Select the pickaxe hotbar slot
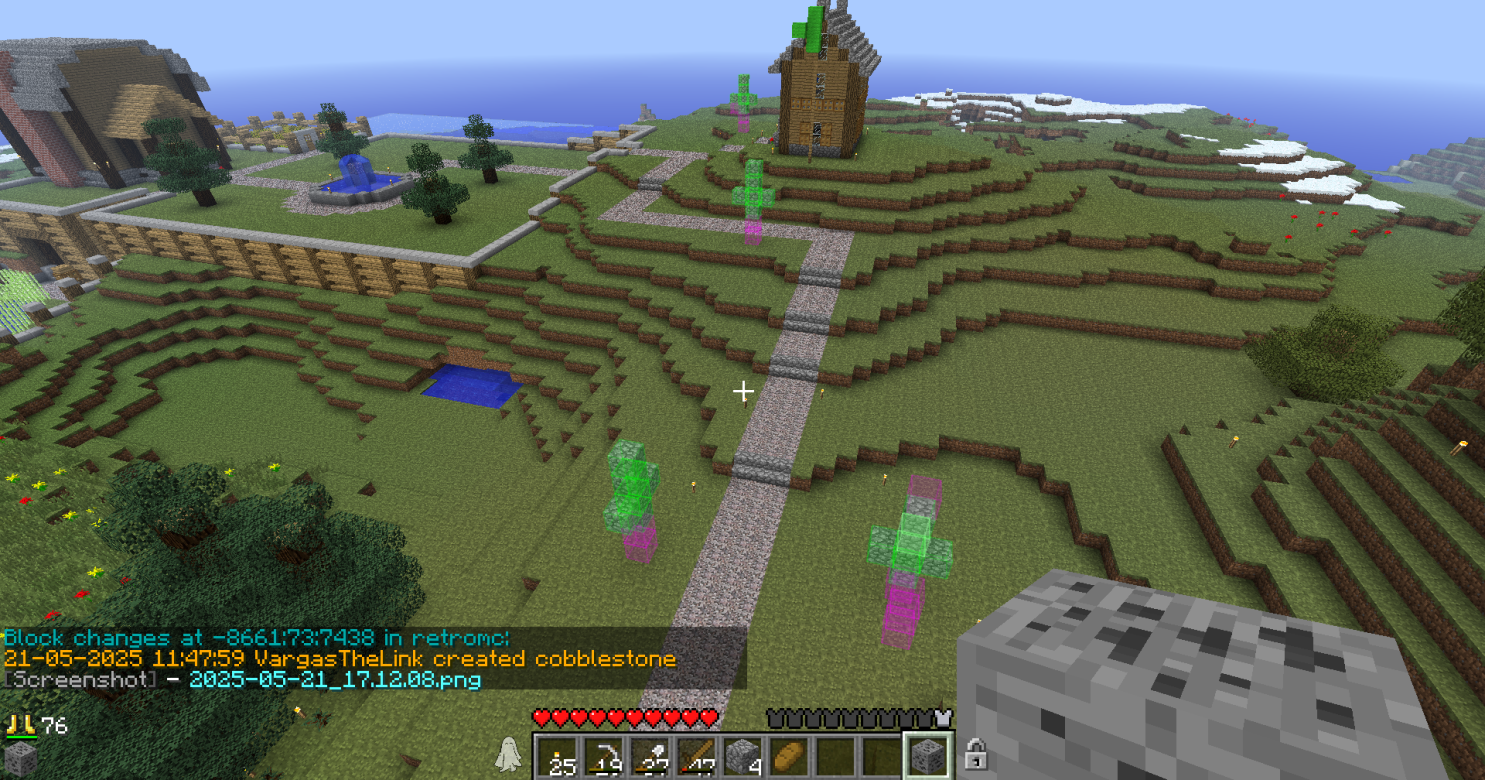The width and height of the screenshot is (1485, 780). pos(603,757)
